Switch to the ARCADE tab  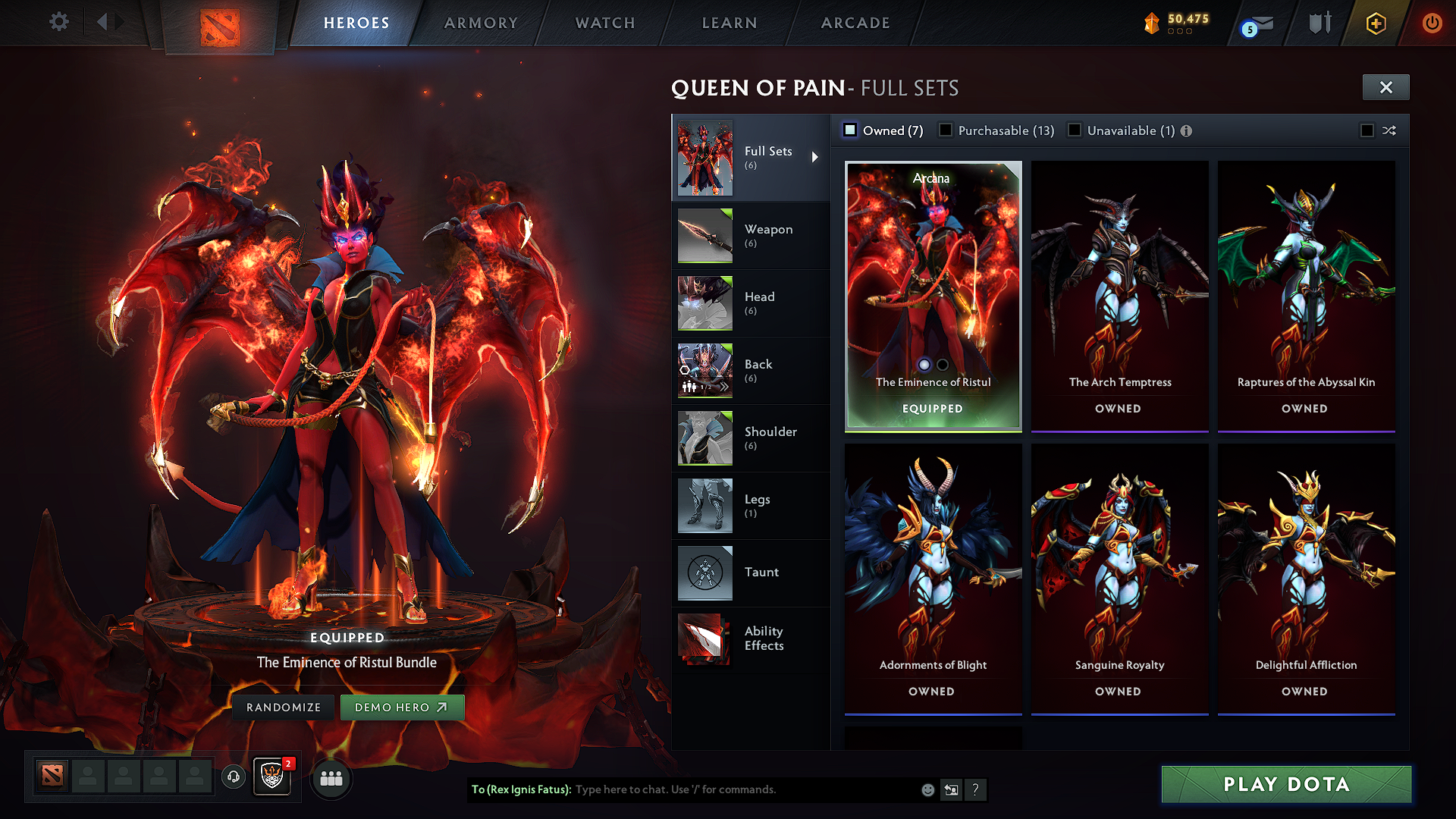855,23
